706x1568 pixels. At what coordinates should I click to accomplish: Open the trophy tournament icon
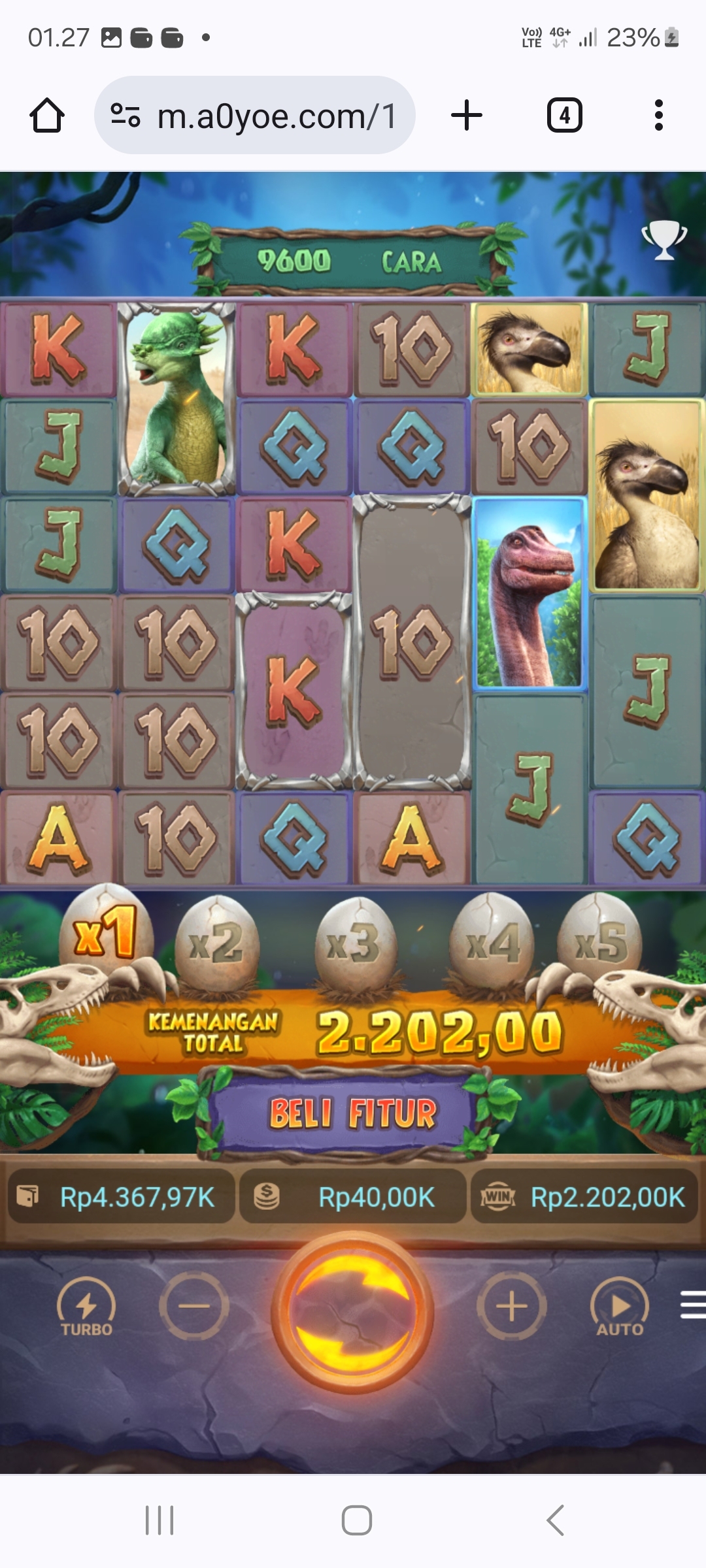pyautogui.click(x=664, y=239)
